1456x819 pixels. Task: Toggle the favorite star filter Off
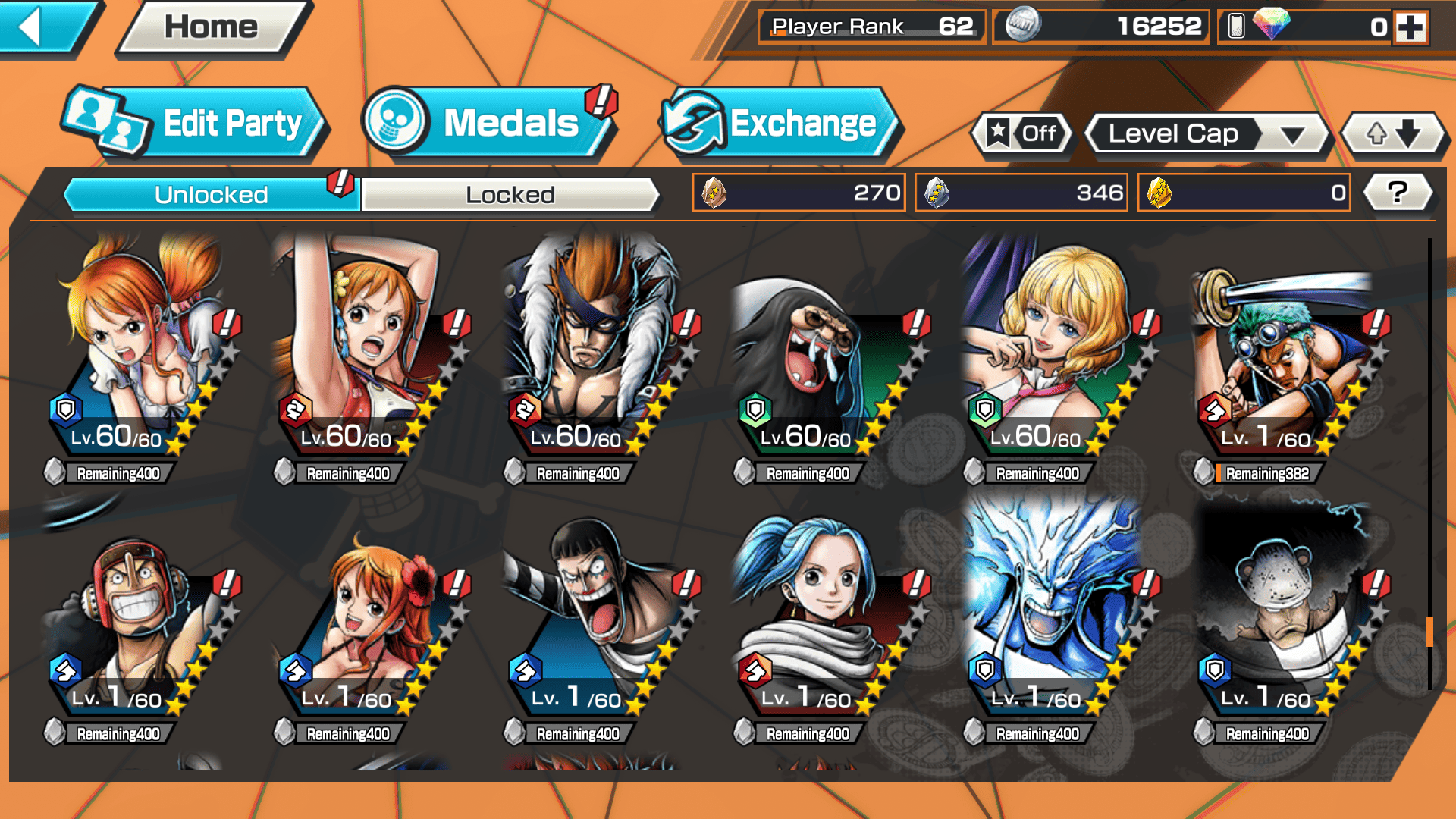point(1021,134)
